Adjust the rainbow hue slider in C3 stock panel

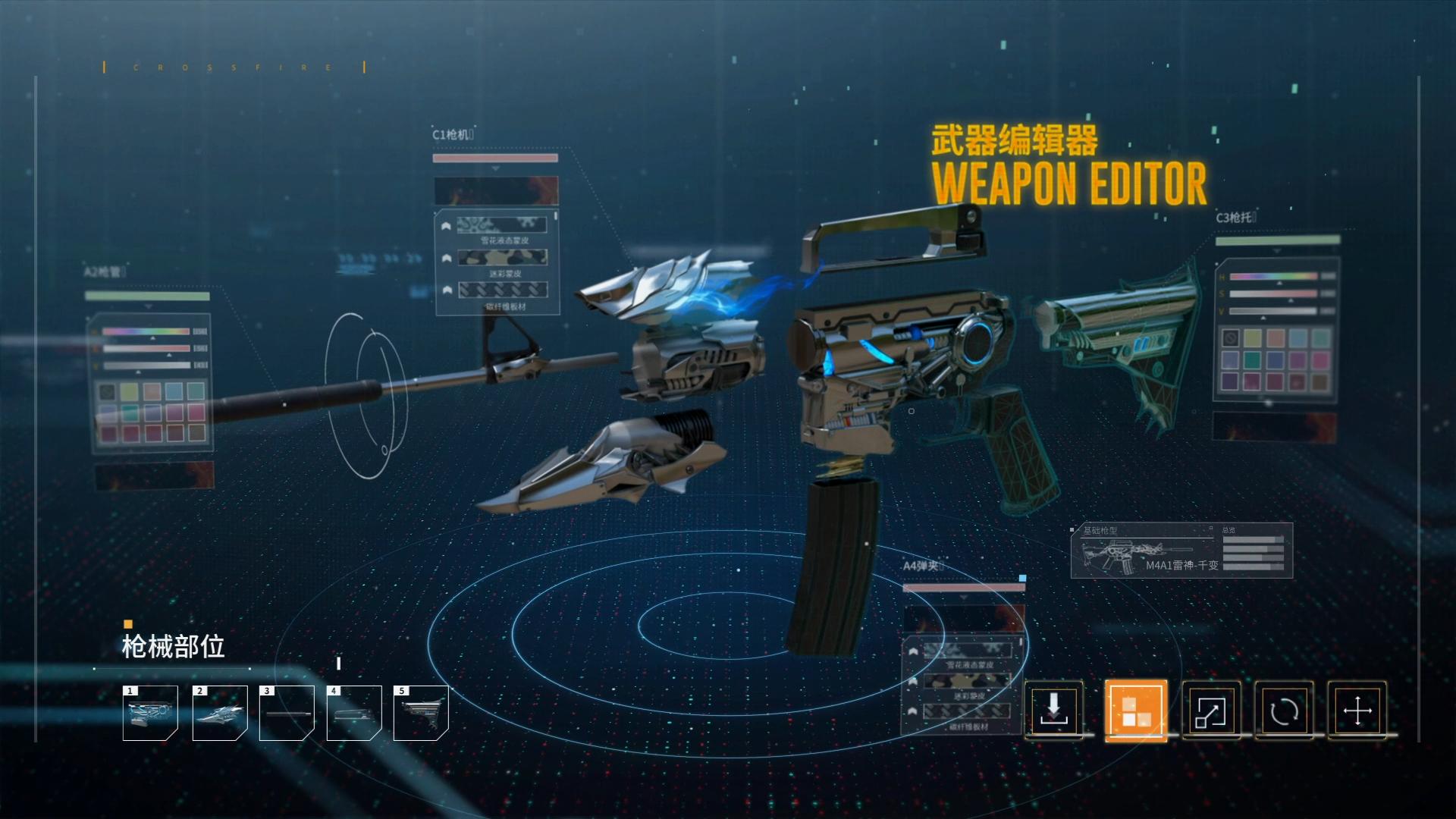pos(1273,277)
